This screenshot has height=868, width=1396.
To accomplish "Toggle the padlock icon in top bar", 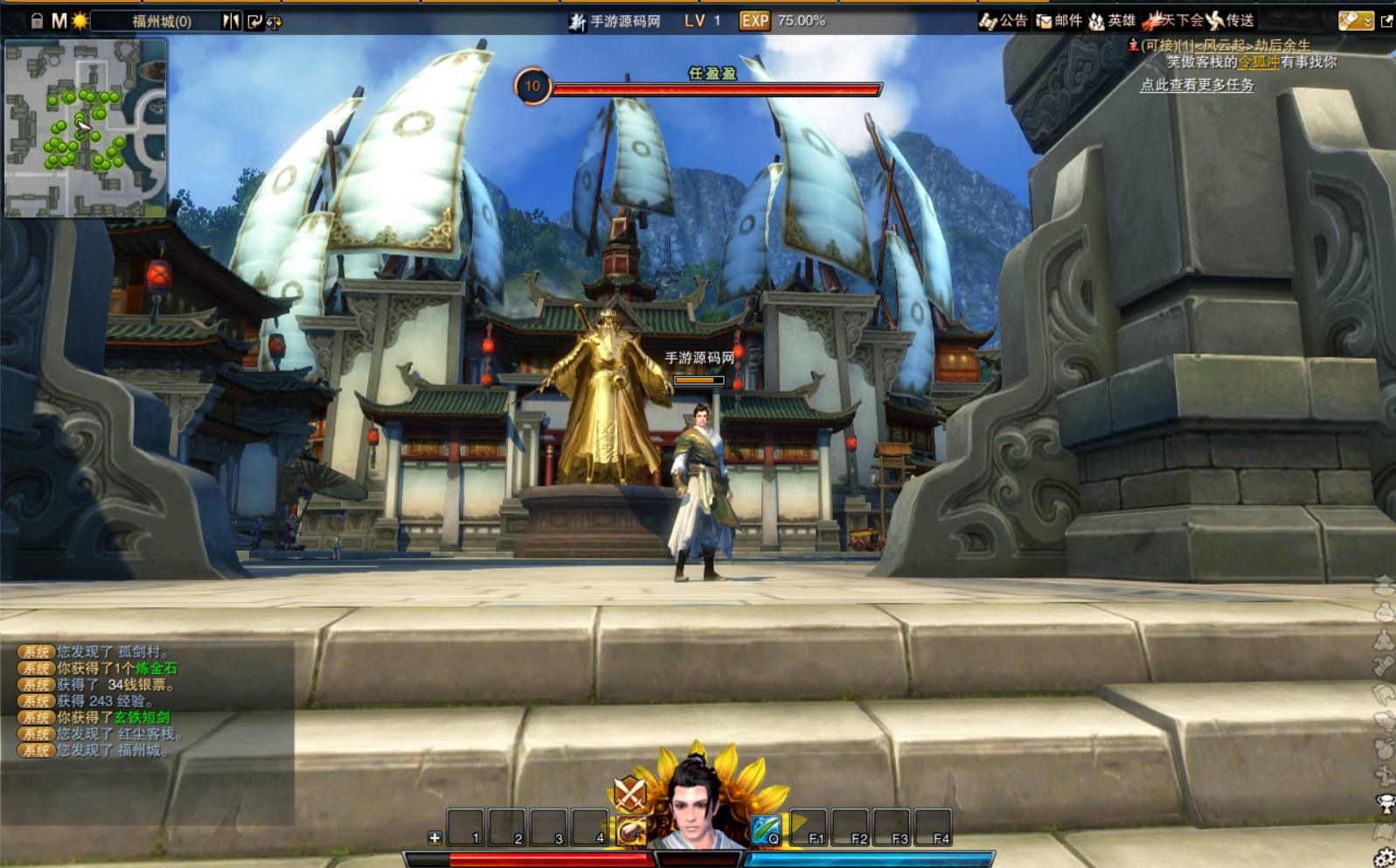I will [x=37, y=21].
